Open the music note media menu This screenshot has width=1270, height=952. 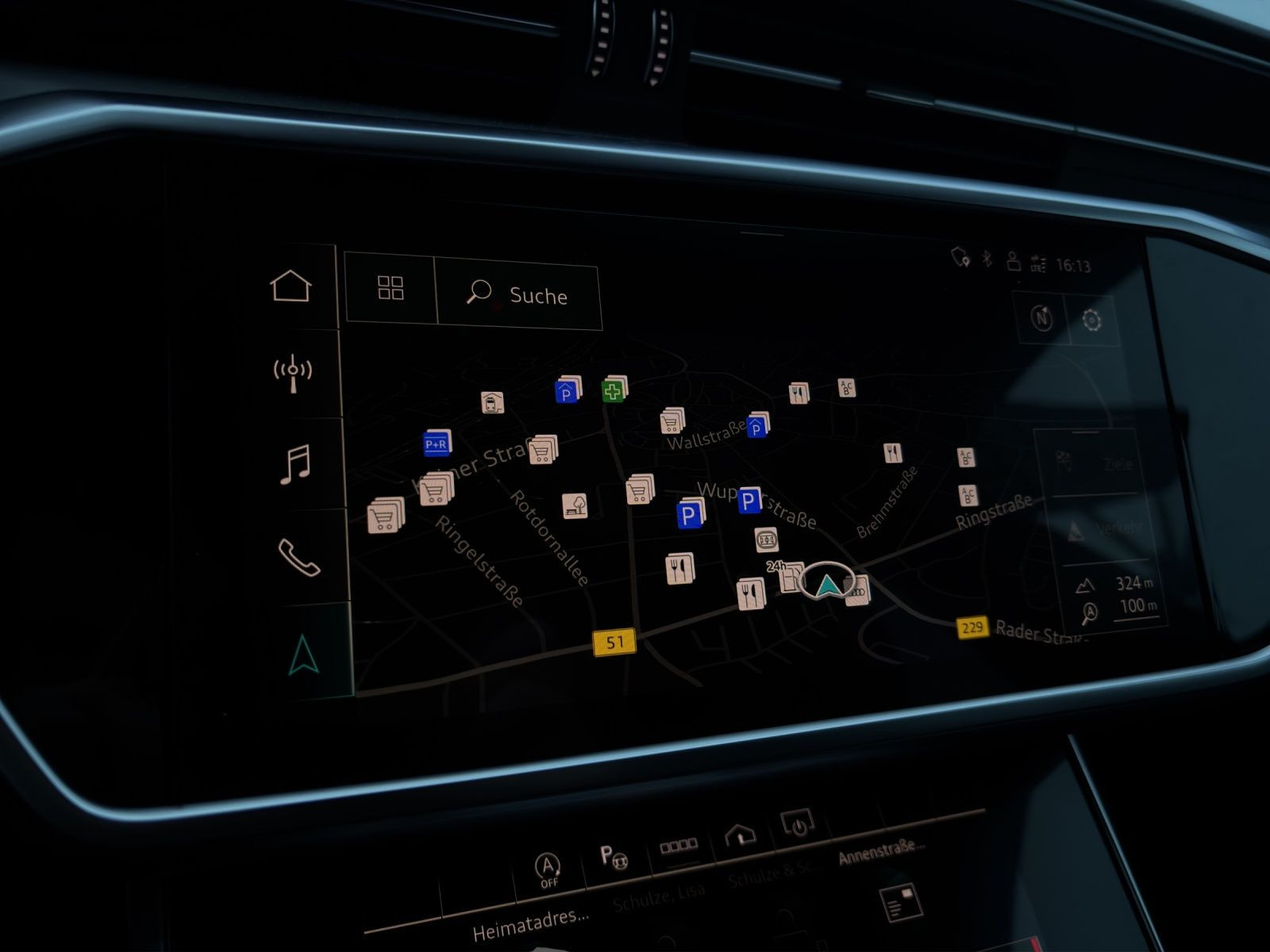(295, 464)
